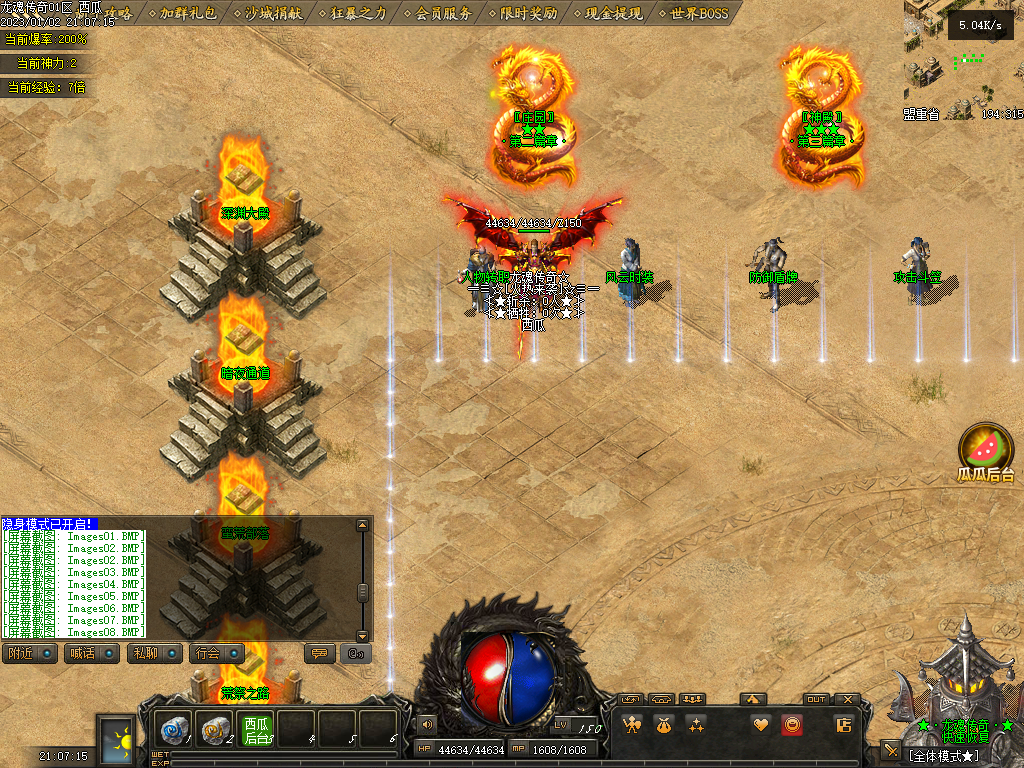The width and height of the screenshot is (1024, 768).
Task: Toggle the 附近 chat channel
Action: click(28, 653)
